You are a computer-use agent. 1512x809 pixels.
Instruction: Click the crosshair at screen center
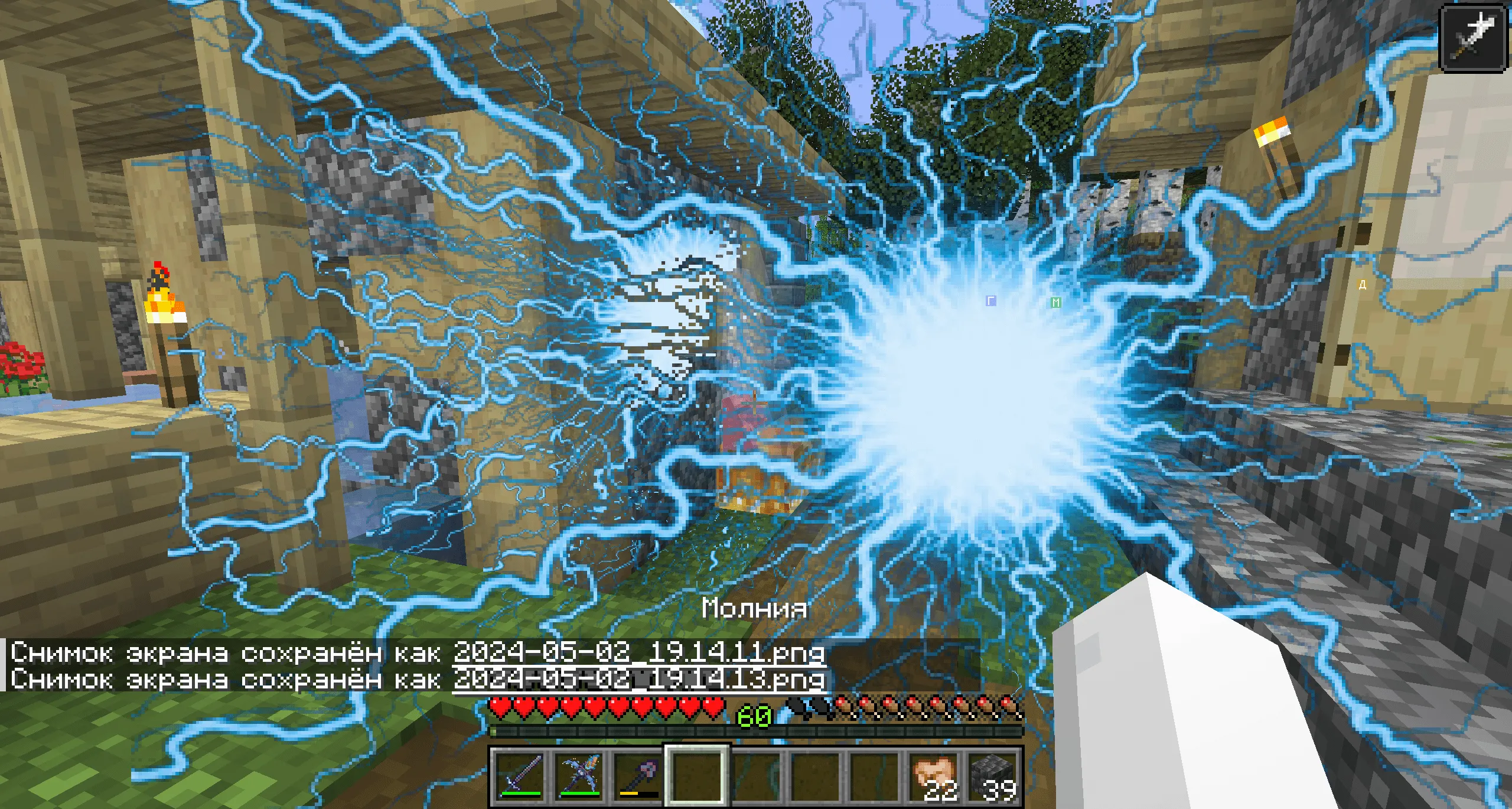click(756, 404)
